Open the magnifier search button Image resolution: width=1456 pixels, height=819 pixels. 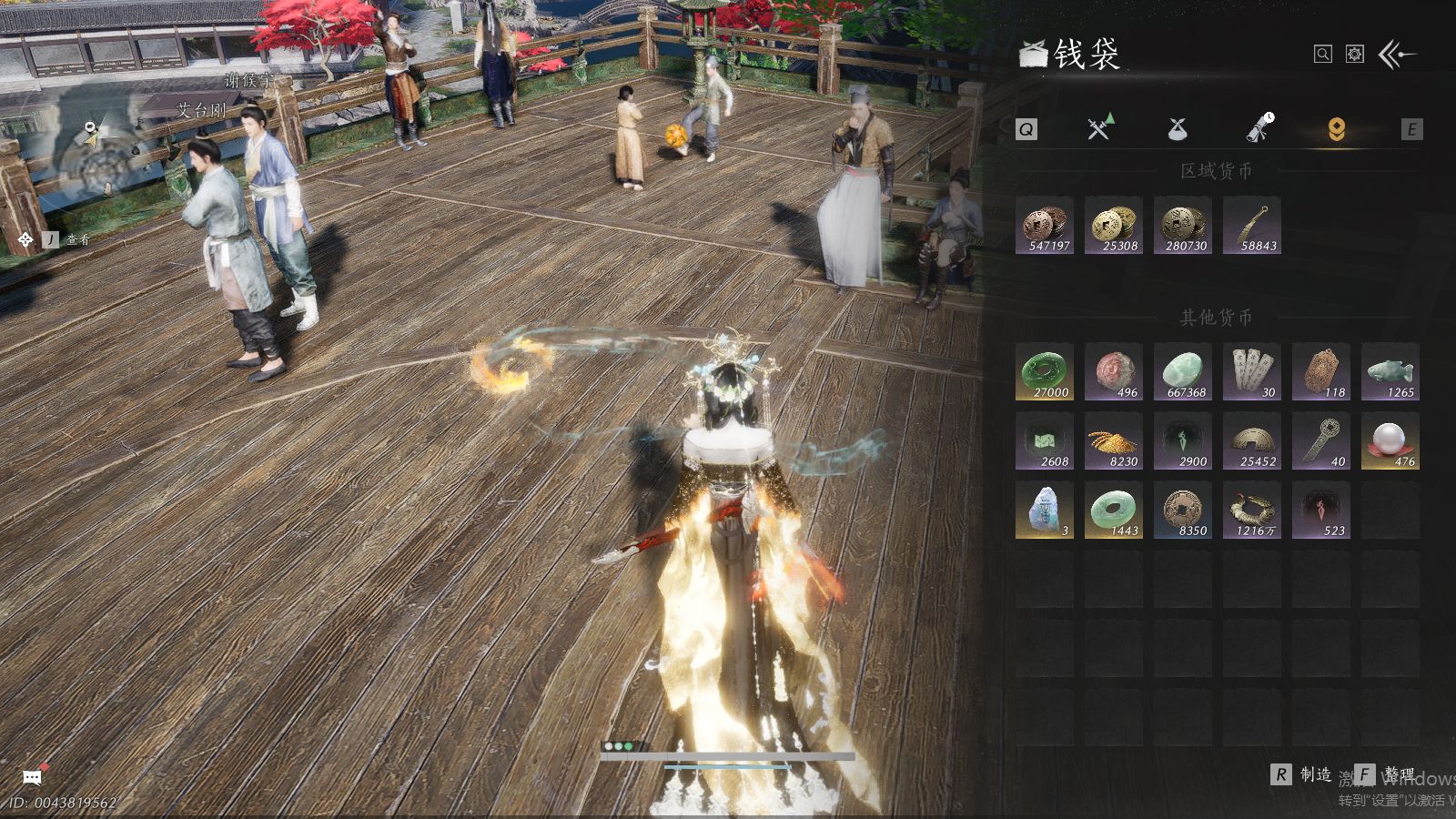point(1323,55)
